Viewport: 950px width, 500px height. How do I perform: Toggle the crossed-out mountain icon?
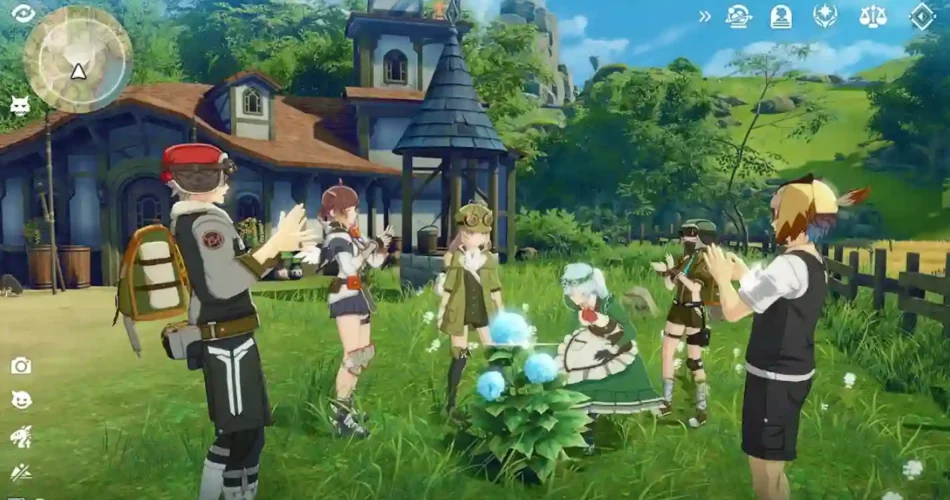coord(21,472)
